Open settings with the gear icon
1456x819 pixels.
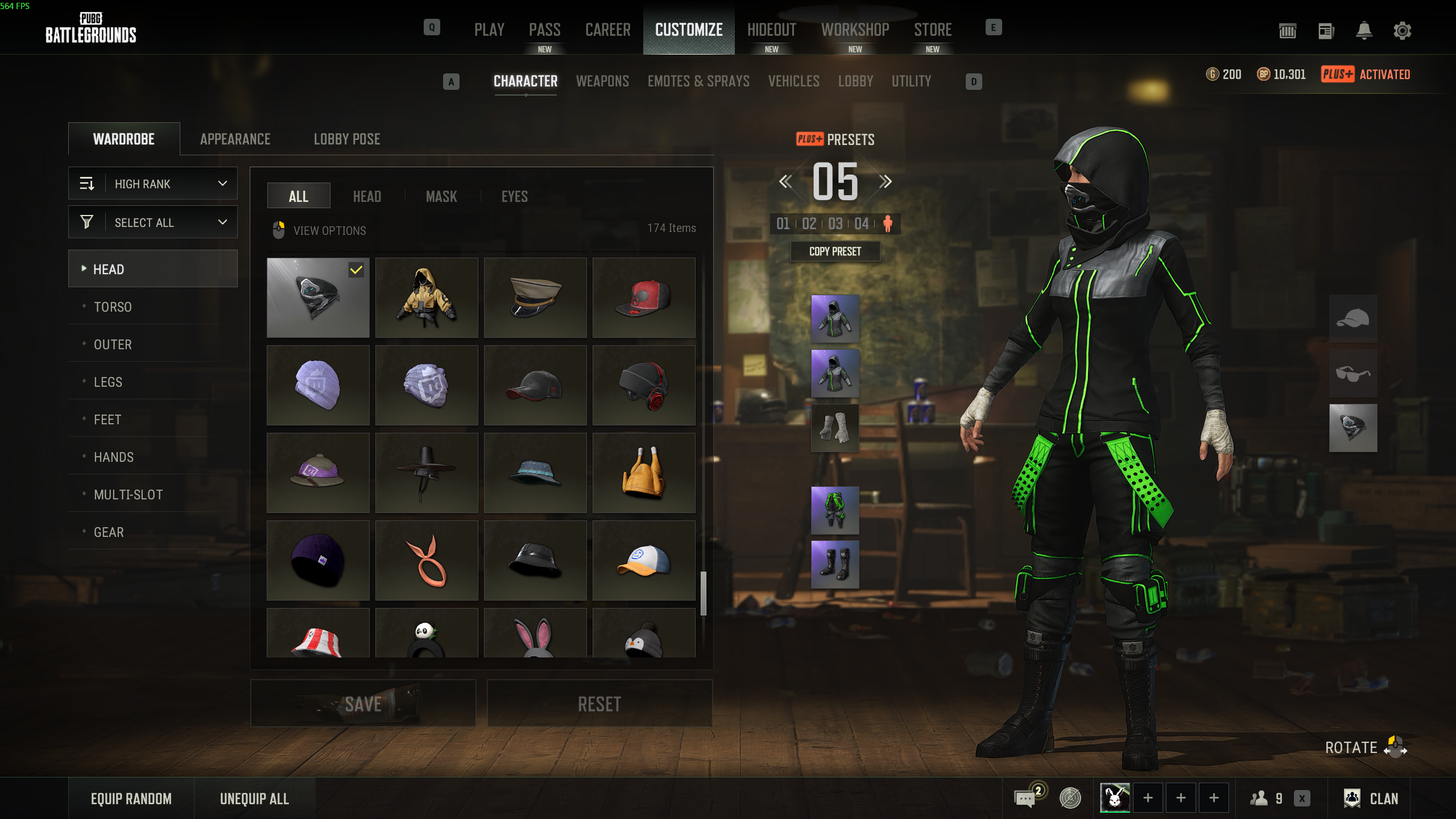1402,31
